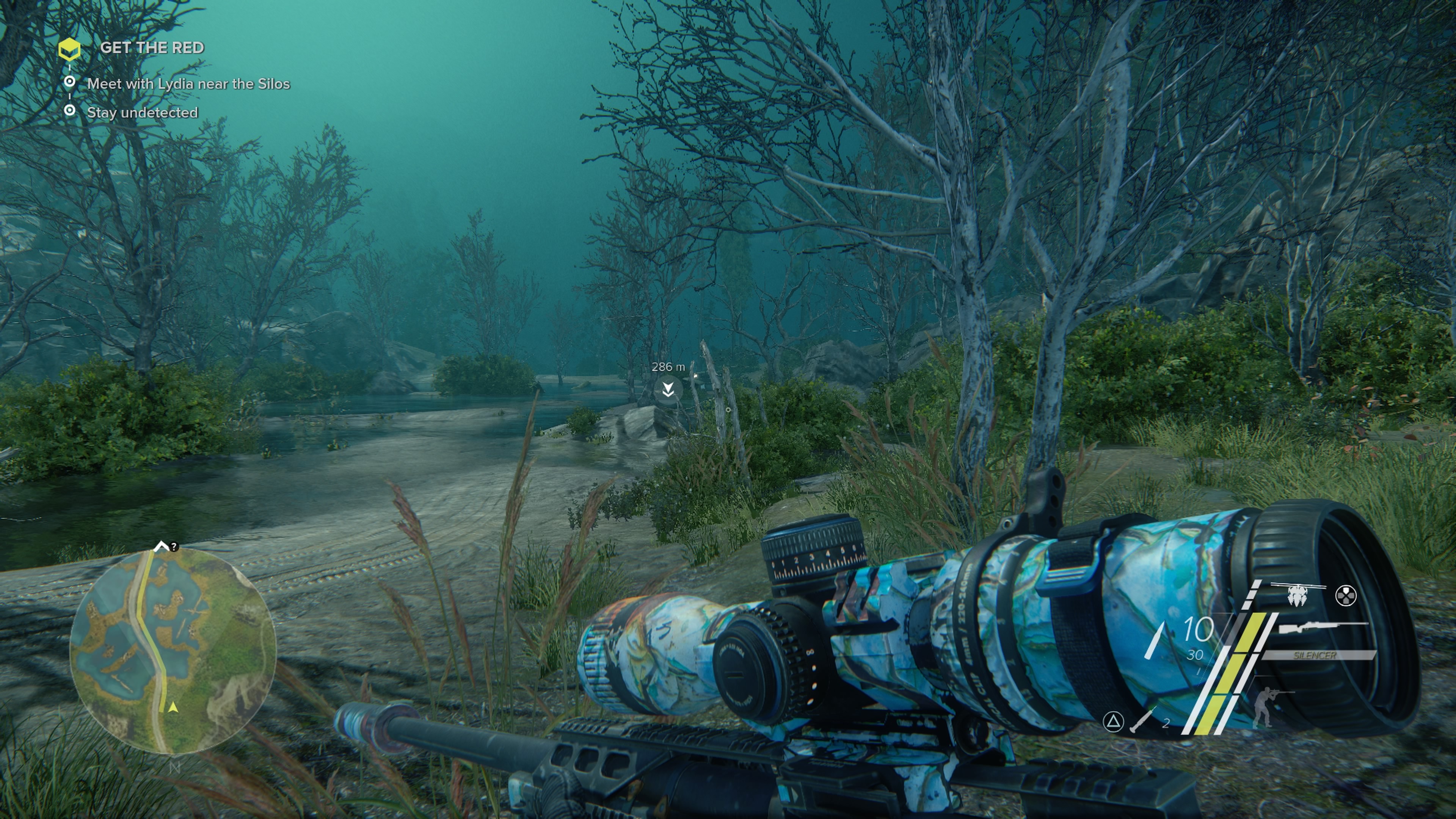Screen dimensions: 1456x819
Task: Select the Stay undetected objective
Action: pos(142,113)
